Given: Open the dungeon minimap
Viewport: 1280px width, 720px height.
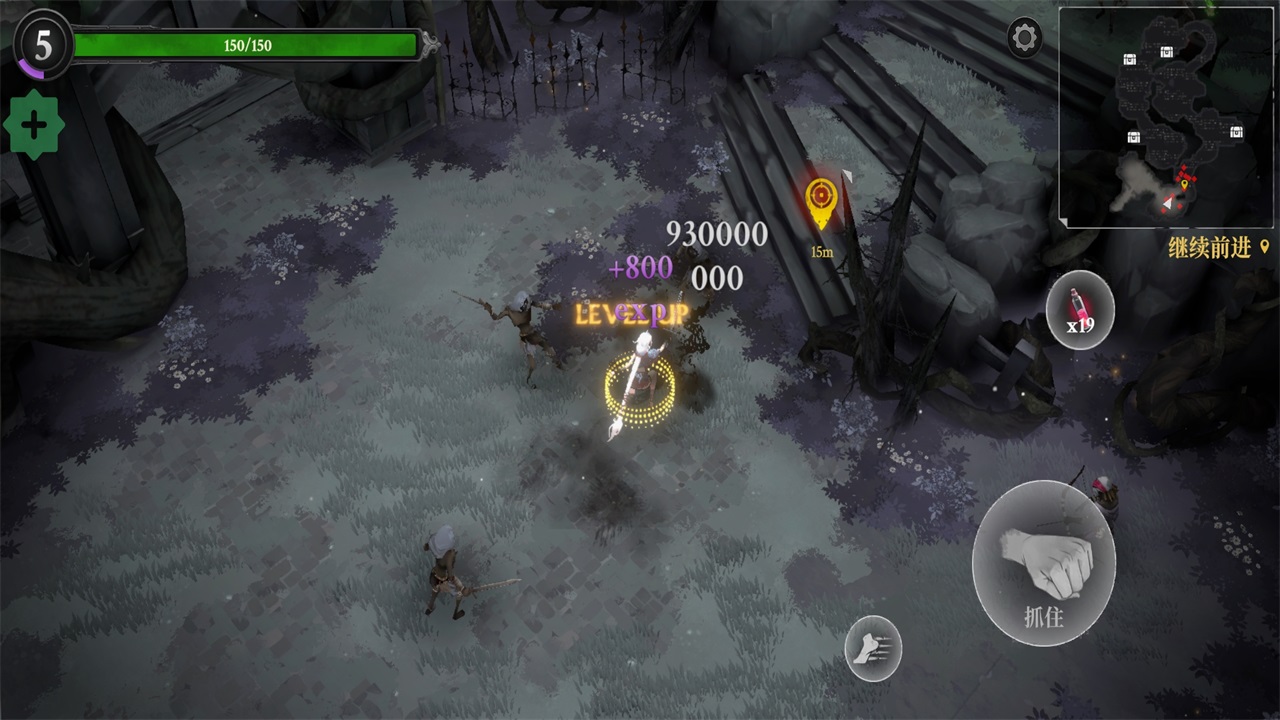Looking at the screenshot, I should click(x=1166, y=118).
